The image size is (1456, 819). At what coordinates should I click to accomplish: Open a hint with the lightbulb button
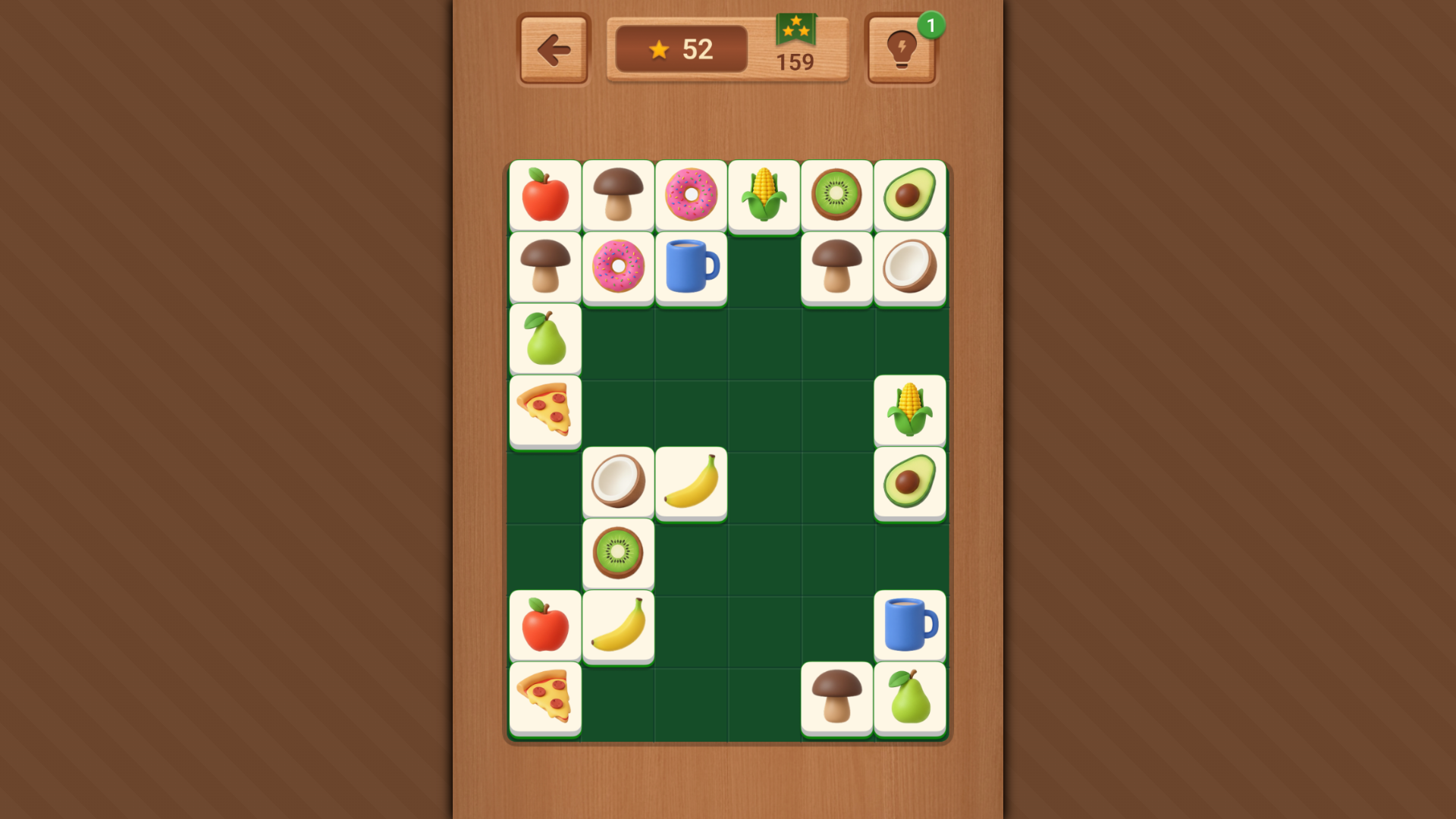(x=901, y=49)
